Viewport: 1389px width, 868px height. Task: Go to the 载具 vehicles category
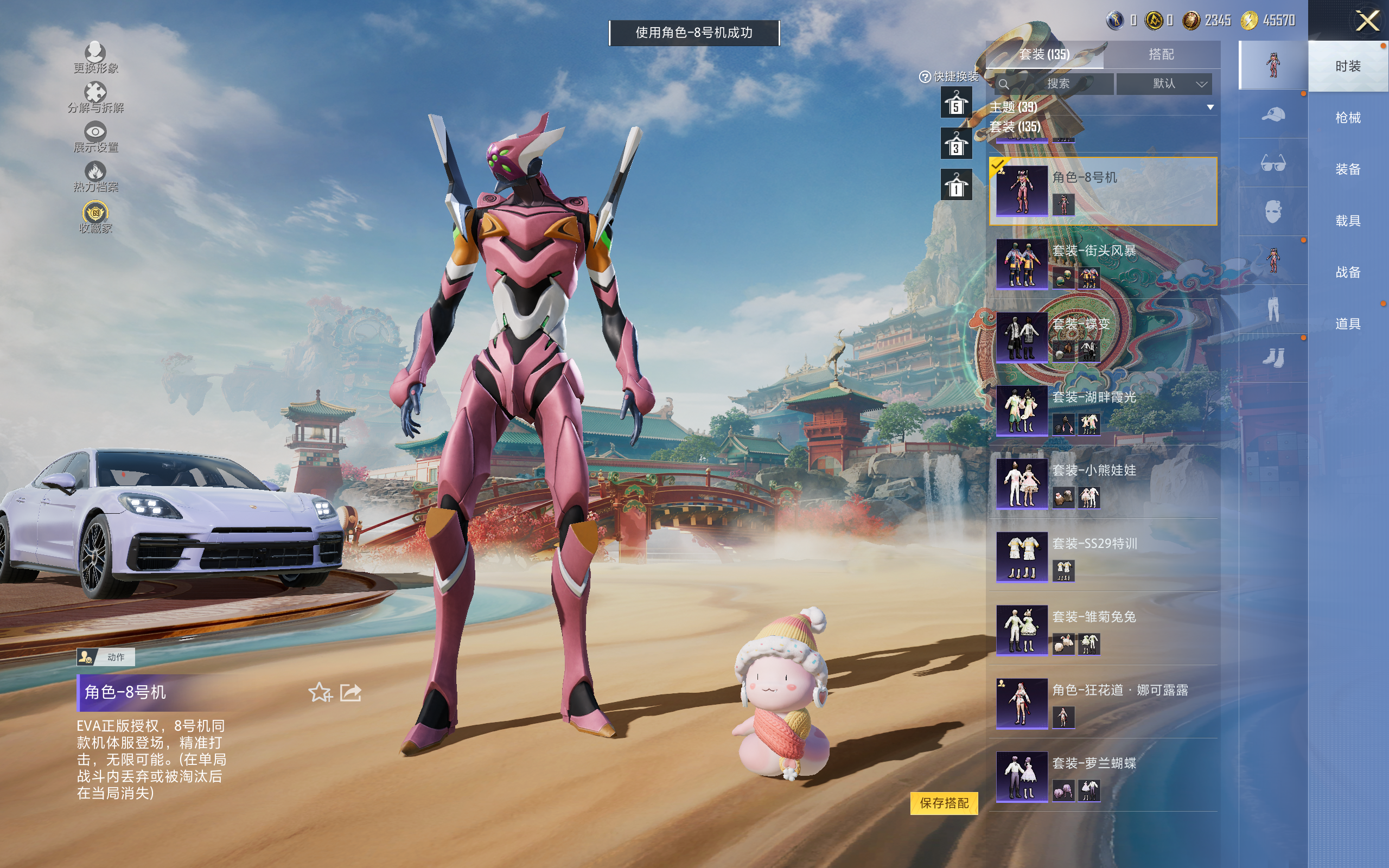coord(1348,221)
